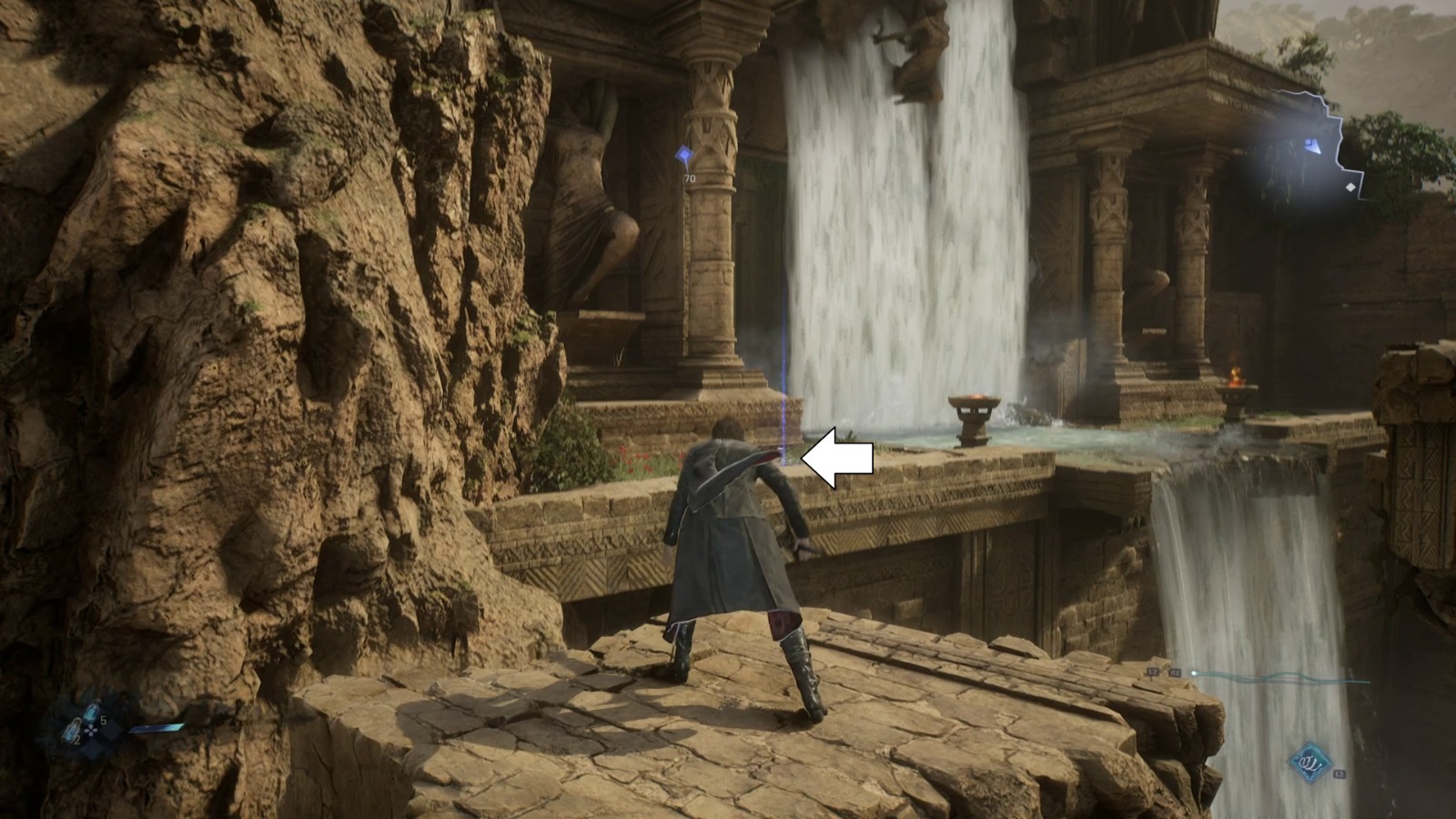Toggle the L2 prompt beside the spell diamond
The height and width of the screenshot is (819, 1456).
pyautogui.click(x=1340, y=774)
